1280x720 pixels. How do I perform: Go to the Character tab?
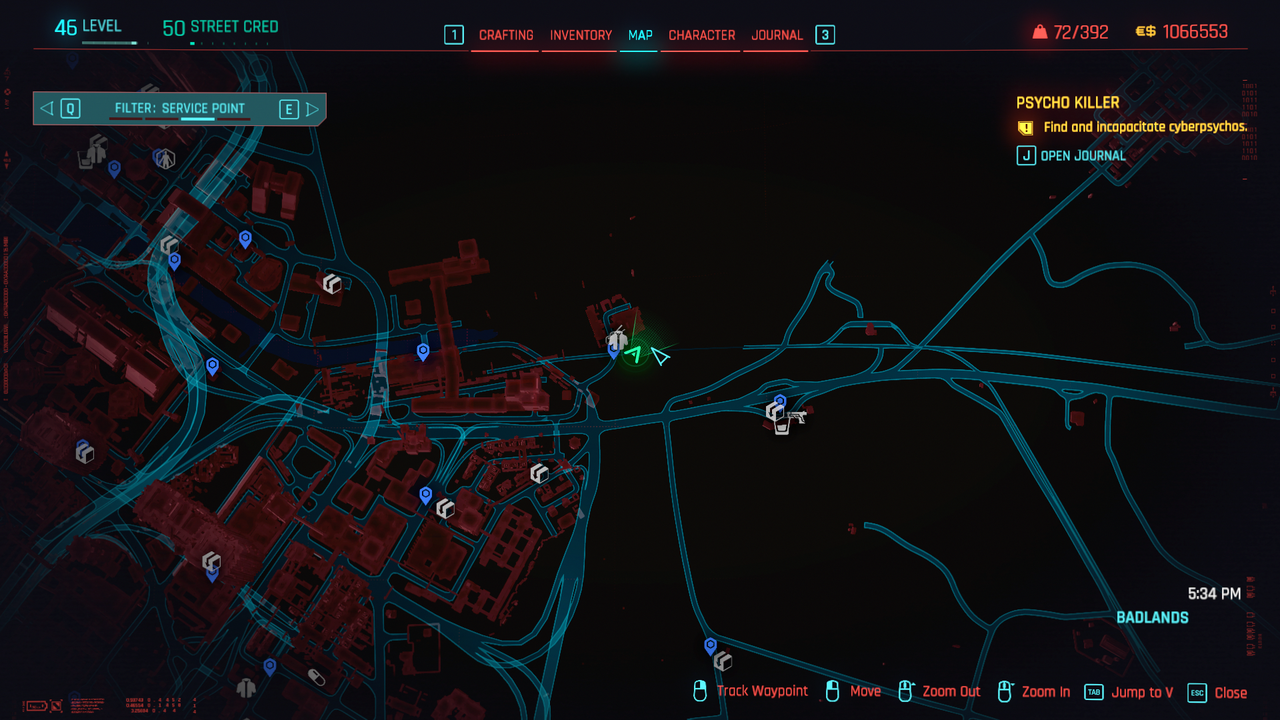(x=701, y=35)
